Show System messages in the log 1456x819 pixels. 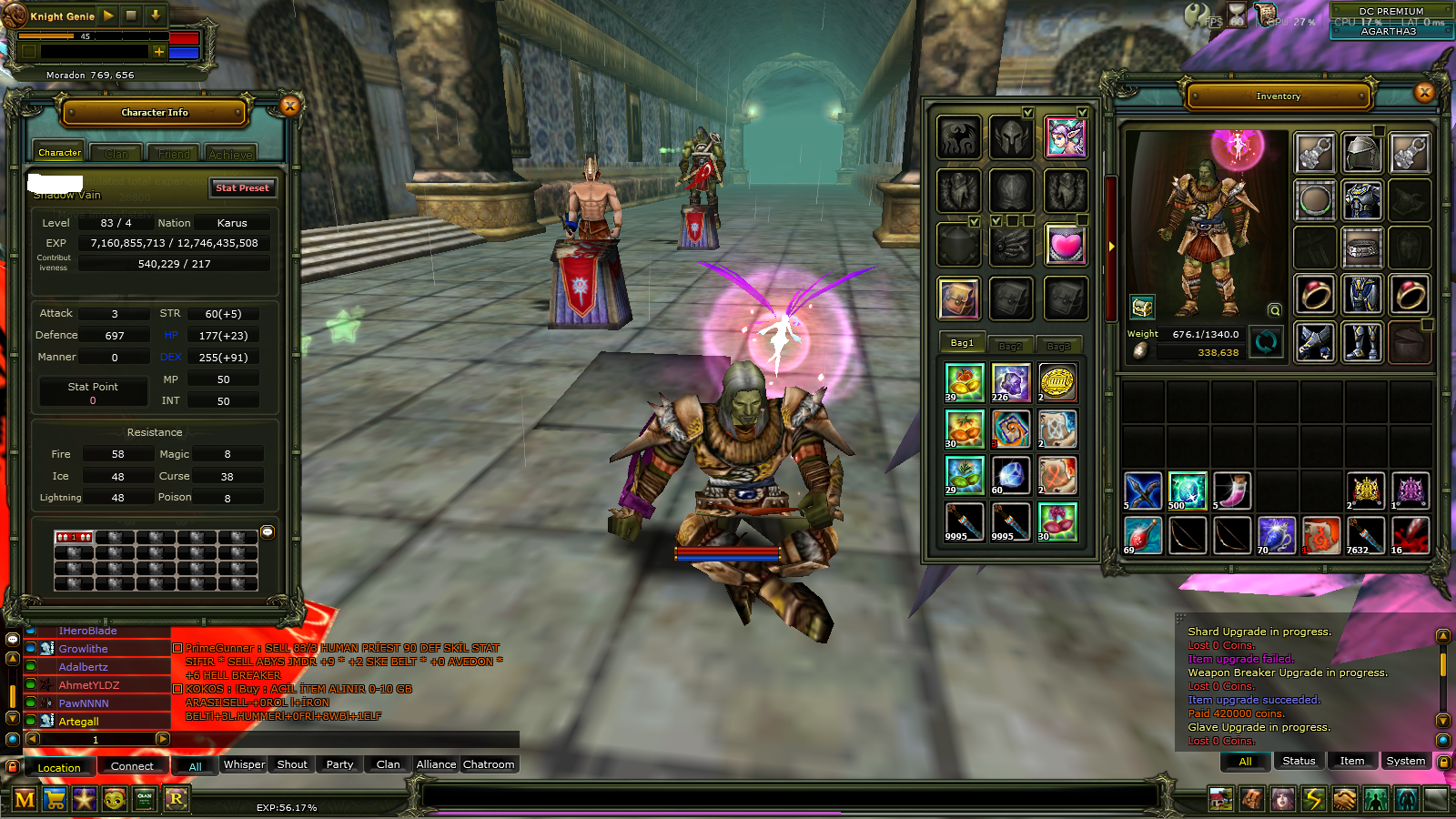point(1405,761)
